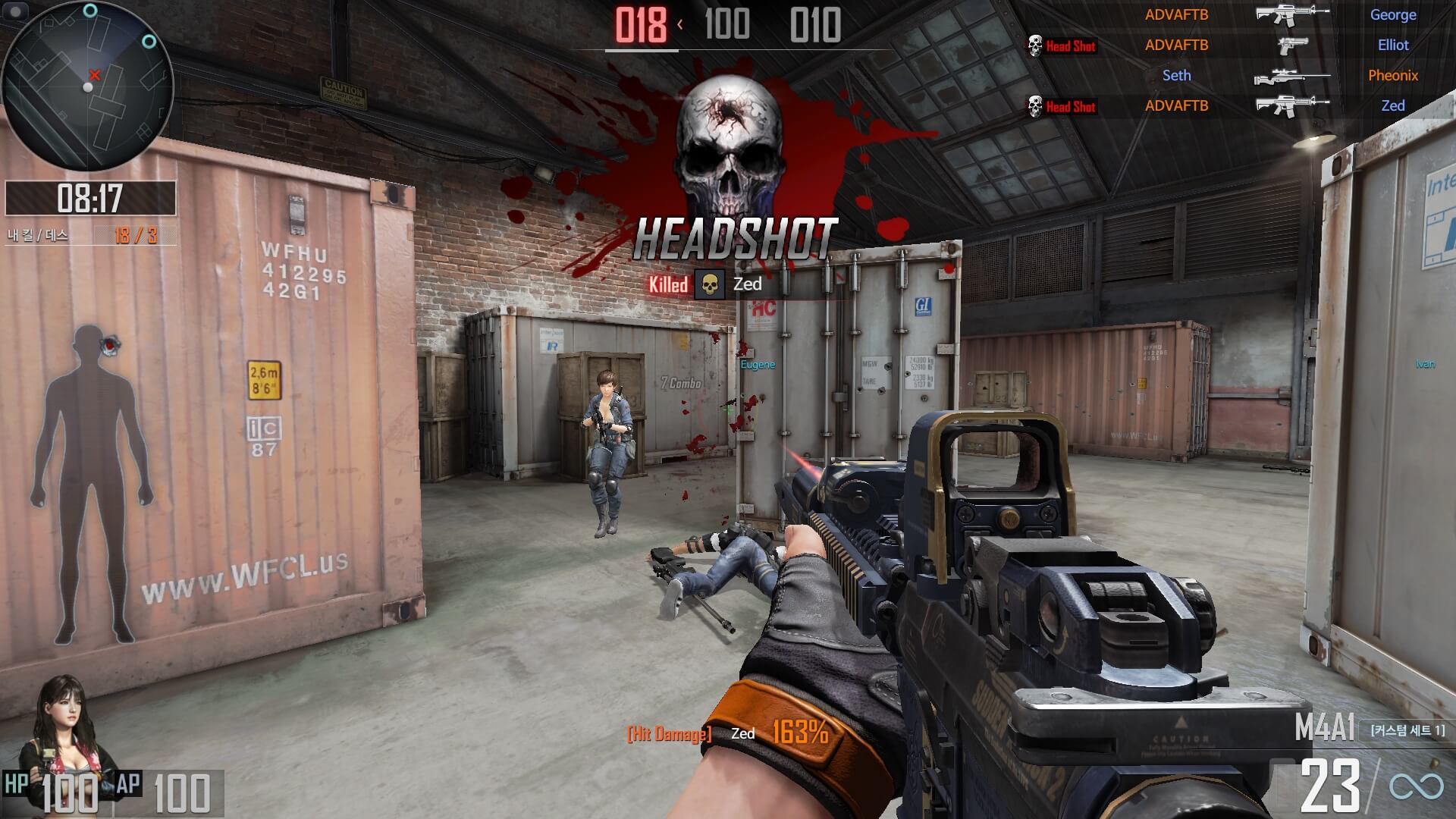
Task: Click the M4A1 weapon name label
Action: [1324, 729]
